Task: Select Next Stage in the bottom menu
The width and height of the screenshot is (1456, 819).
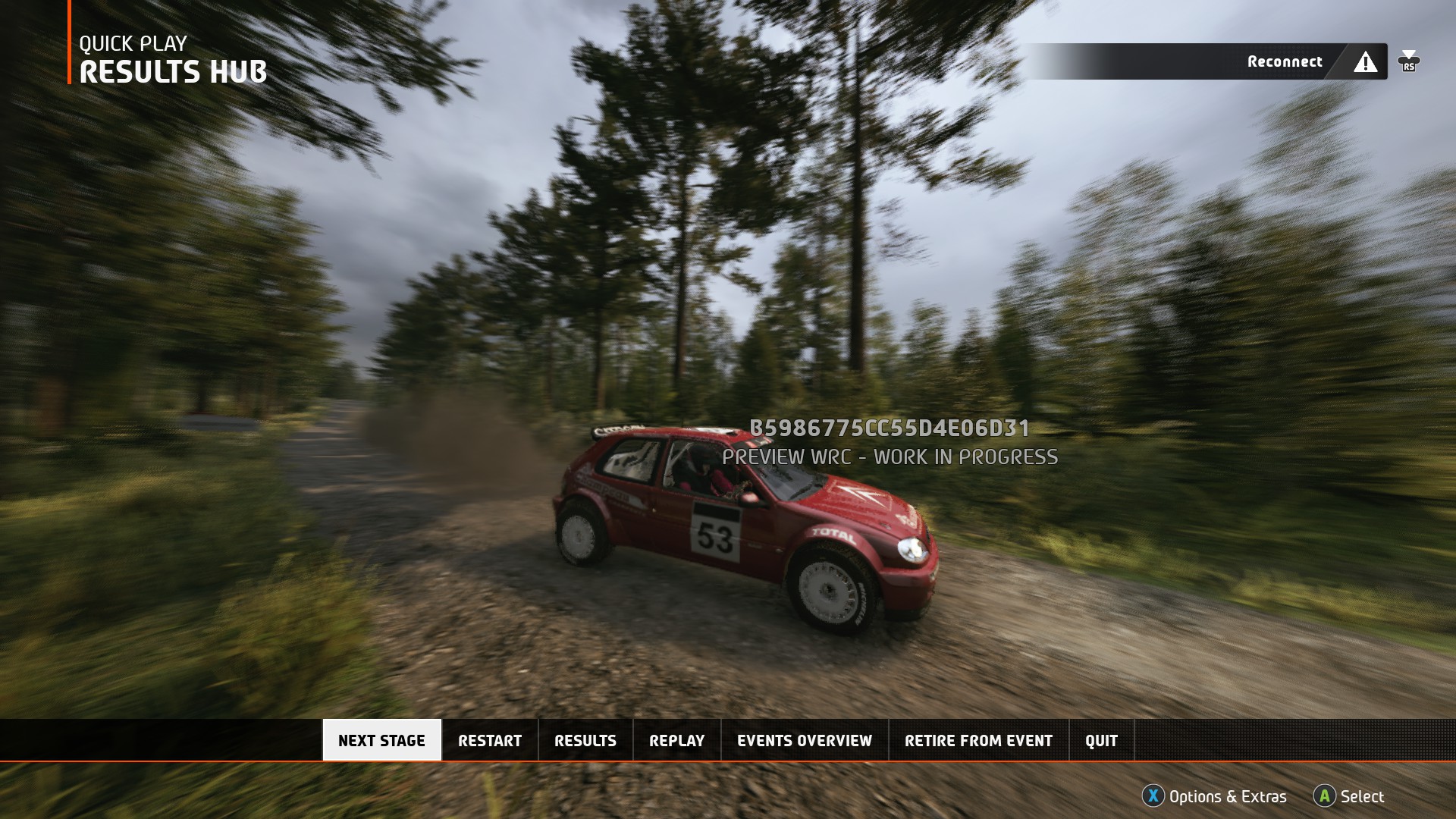Action: tap(381, 740)
